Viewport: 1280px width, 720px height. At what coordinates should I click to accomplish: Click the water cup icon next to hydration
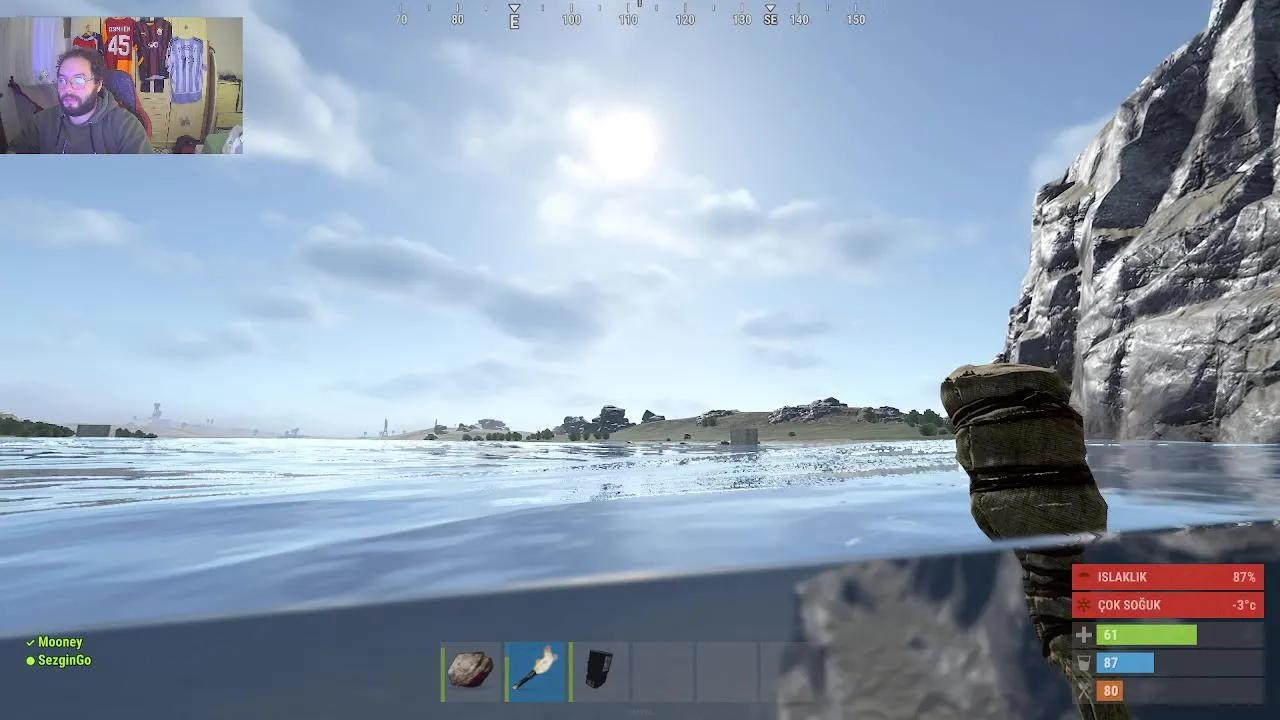(1084, 662)
